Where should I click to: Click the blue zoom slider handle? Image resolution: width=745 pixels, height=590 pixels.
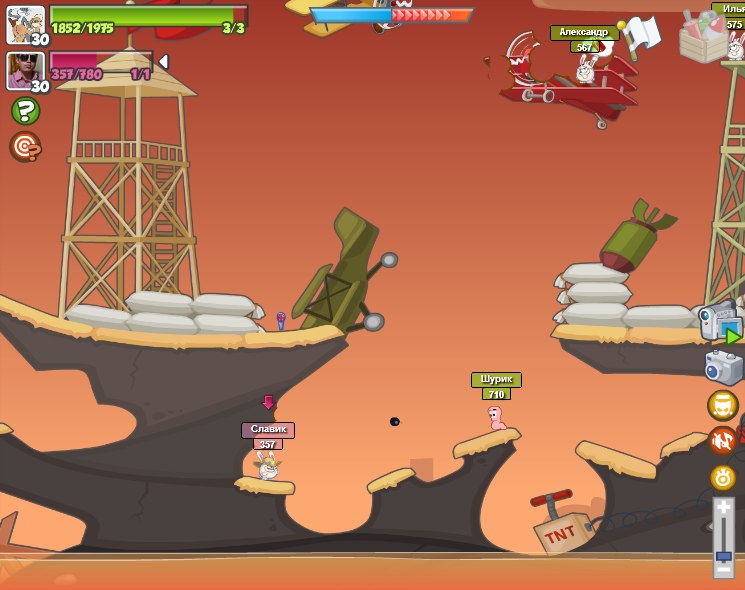click(723, 556)
